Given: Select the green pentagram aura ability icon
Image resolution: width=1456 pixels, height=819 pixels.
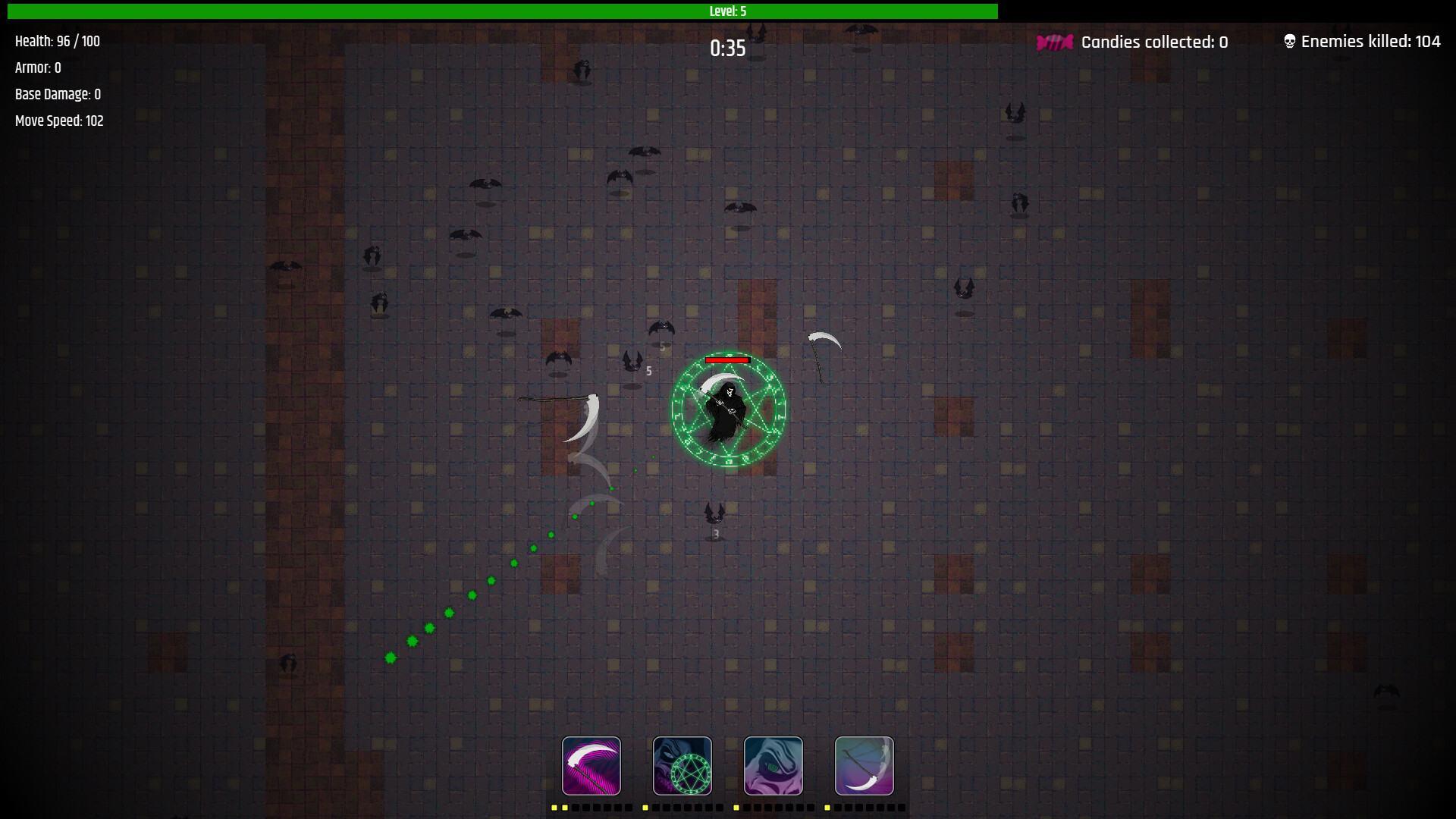Looking at the screenshot, I should [682, 766].
